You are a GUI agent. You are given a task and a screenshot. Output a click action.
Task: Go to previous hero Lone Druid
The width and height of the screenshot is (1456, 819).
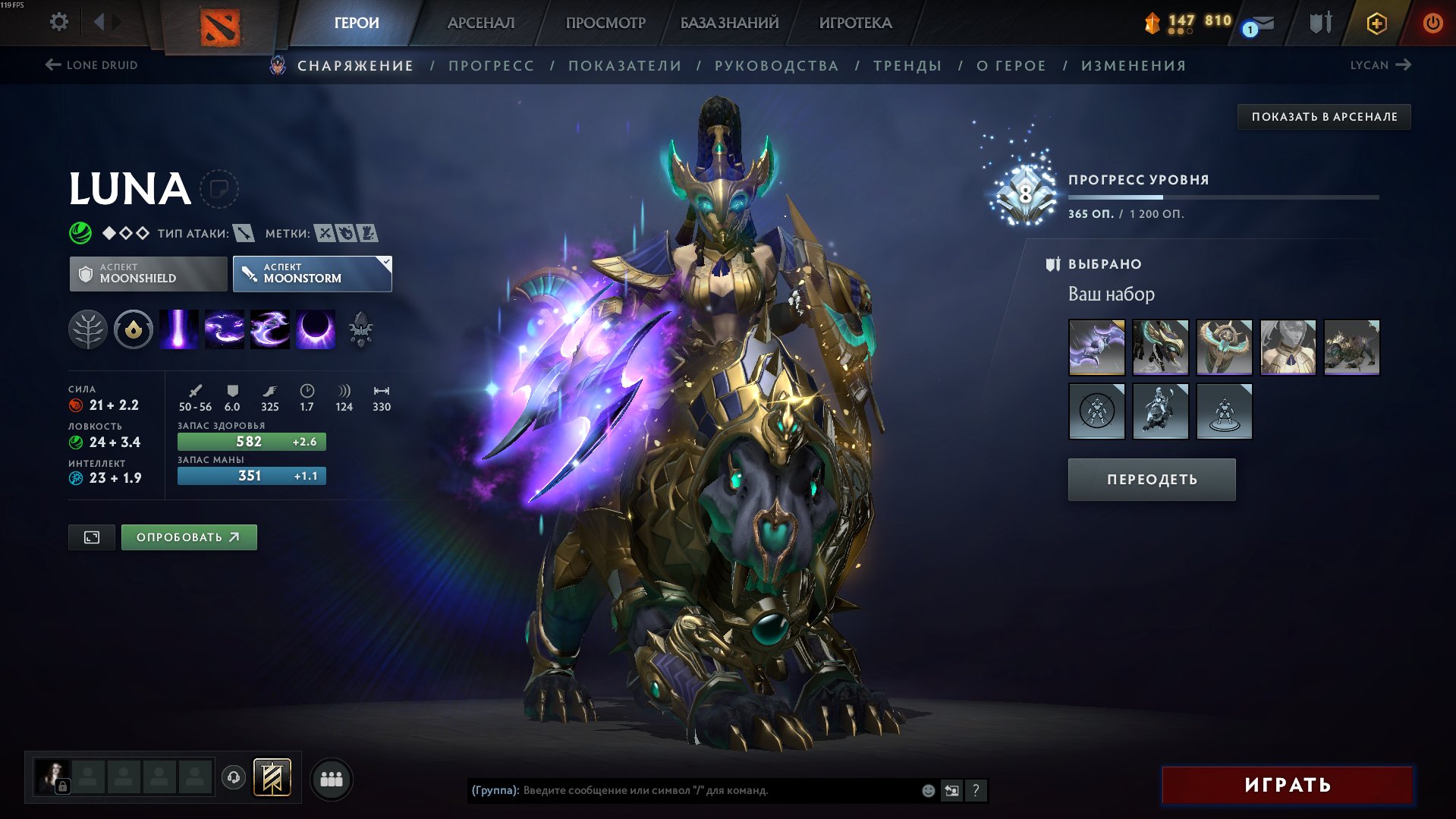click(92, 65)
